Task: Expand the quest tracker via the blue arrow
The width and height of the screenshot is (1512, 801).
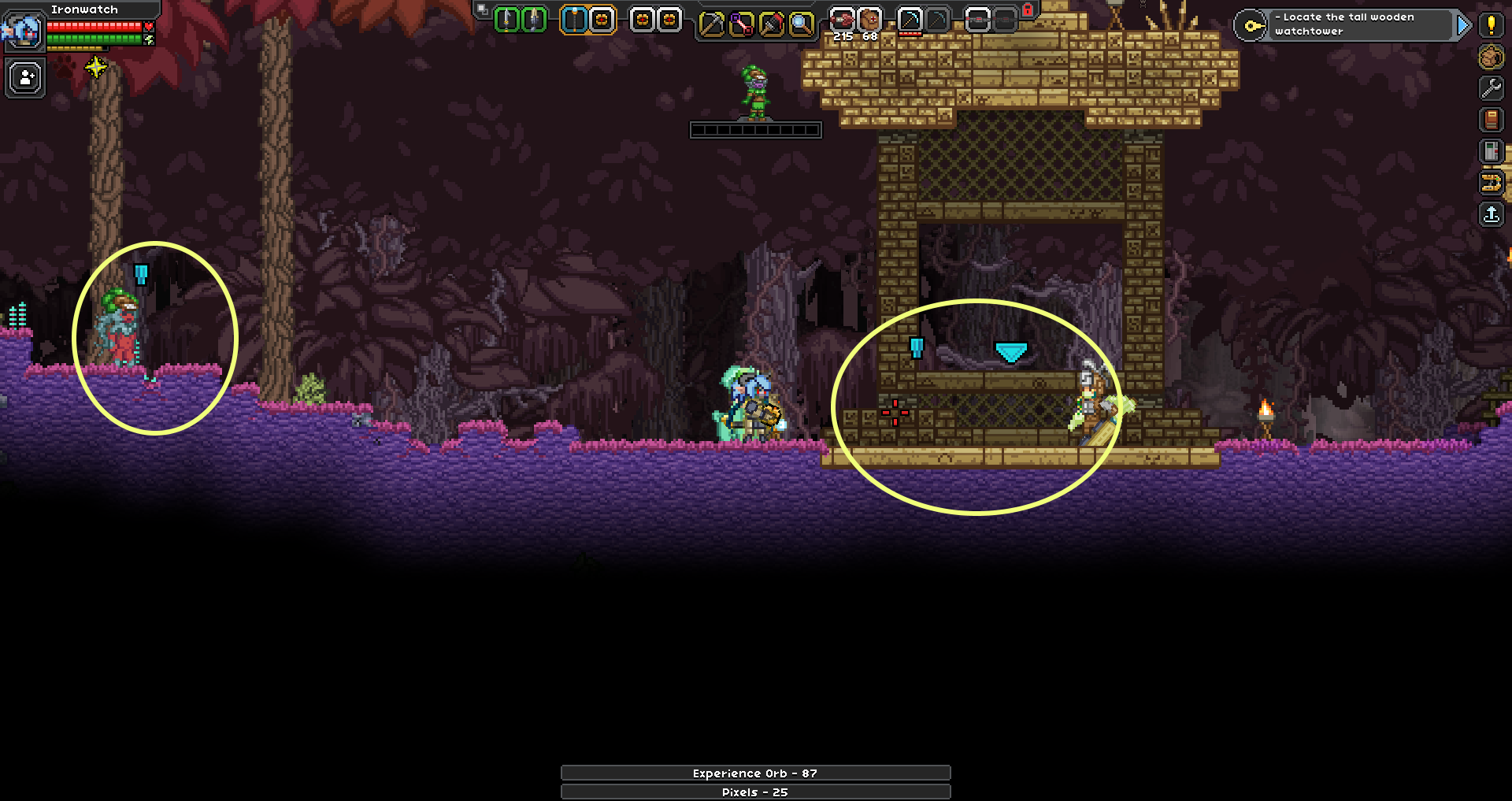Action: (1462, 26)
